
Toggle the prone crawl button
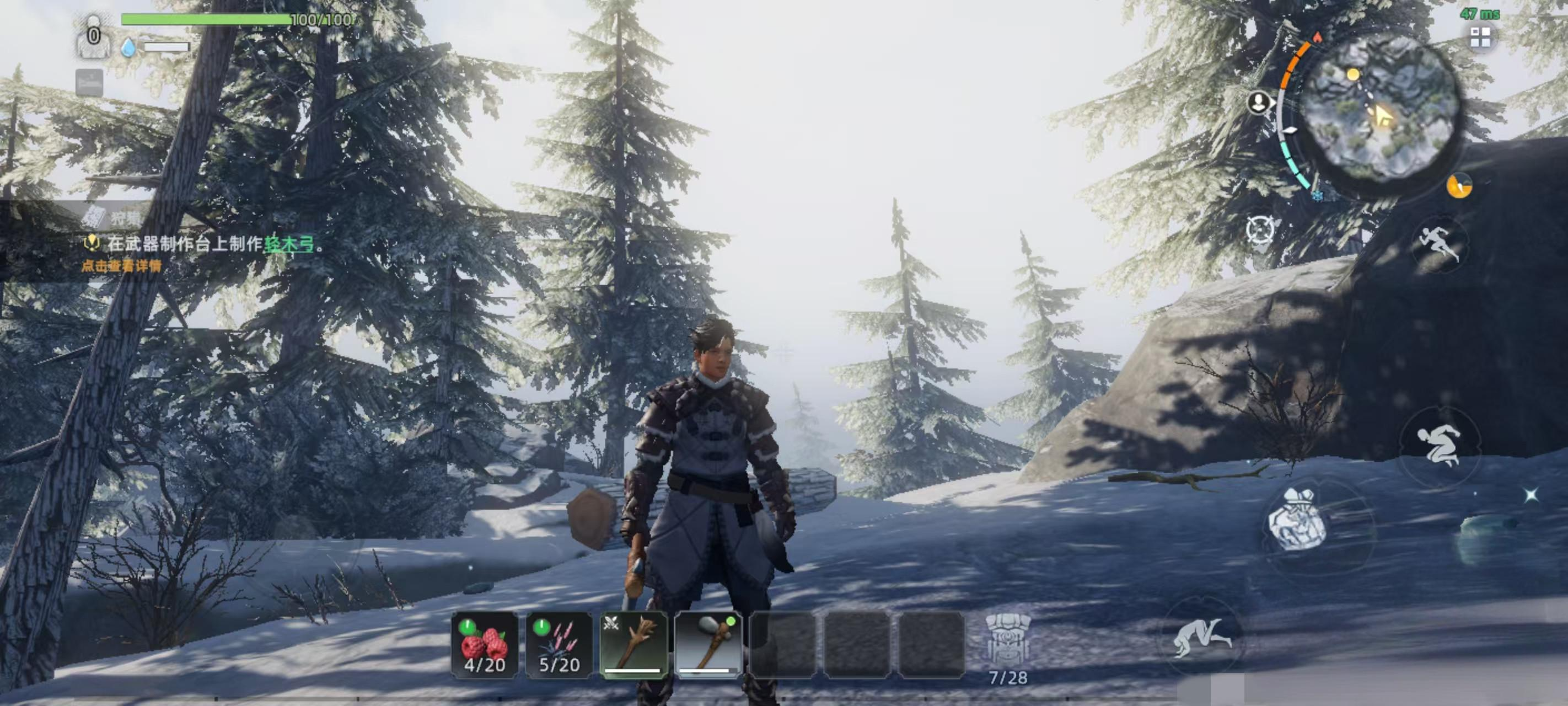pos(1200,637)
